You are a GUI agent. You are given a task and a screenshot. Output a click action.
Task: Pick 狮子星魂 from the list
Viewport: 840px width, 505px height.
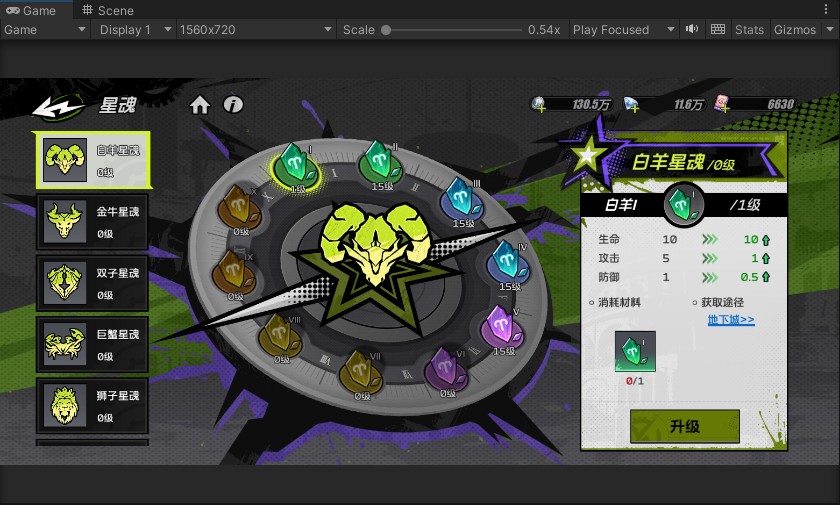(x=92, y=406)
